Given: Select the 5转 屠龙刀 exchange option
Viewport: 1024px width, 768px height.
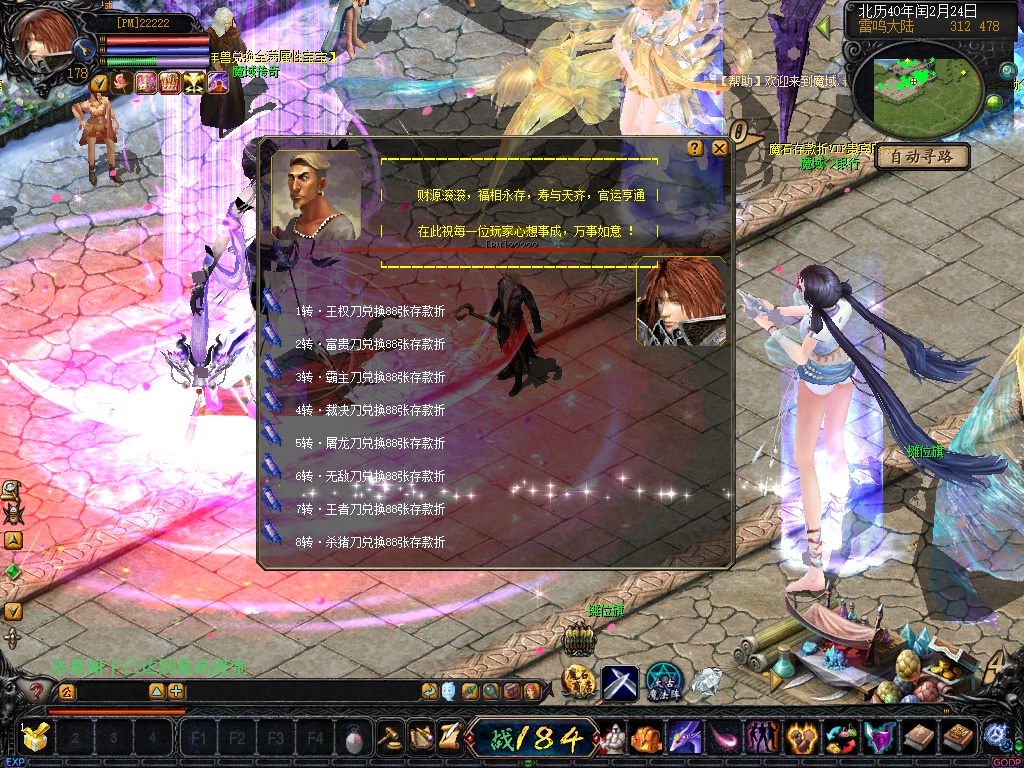Looking at the screenshot, I should click(369, 443).
